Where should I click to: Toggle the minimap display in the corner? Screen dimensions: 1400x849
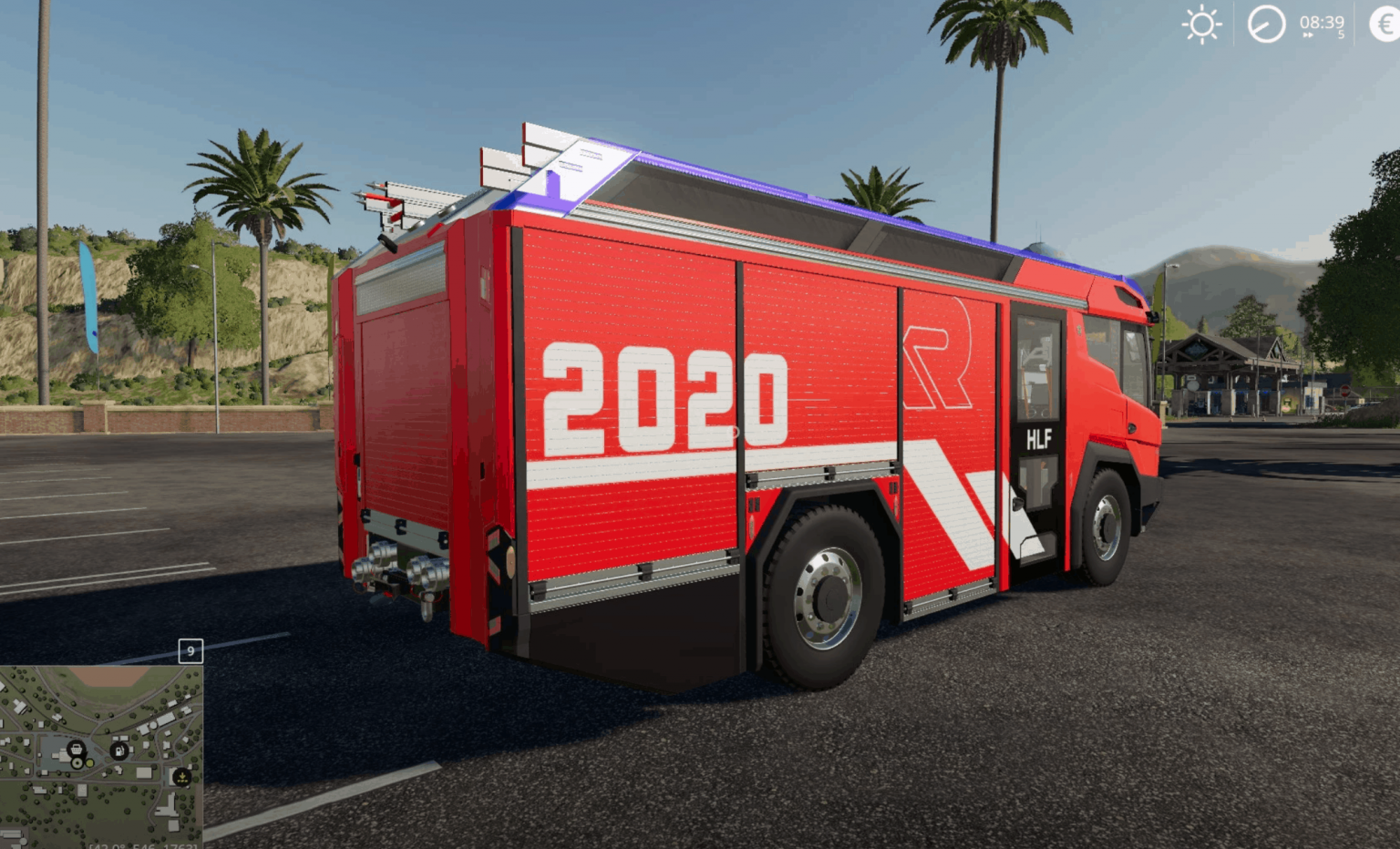click(100, 756)
